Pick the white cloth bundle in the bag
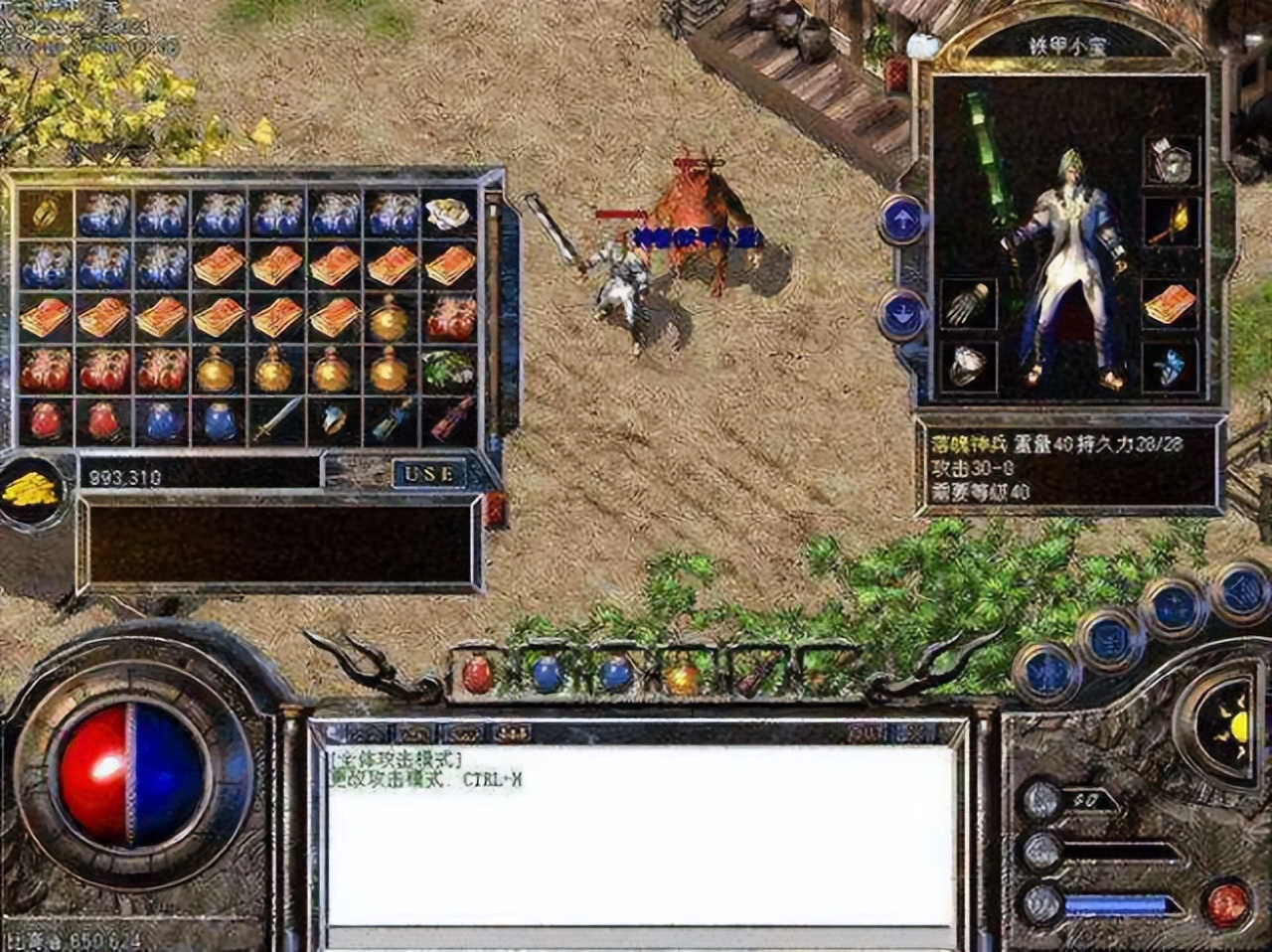Screen dimensions: 1272x952 pos(449,213)
